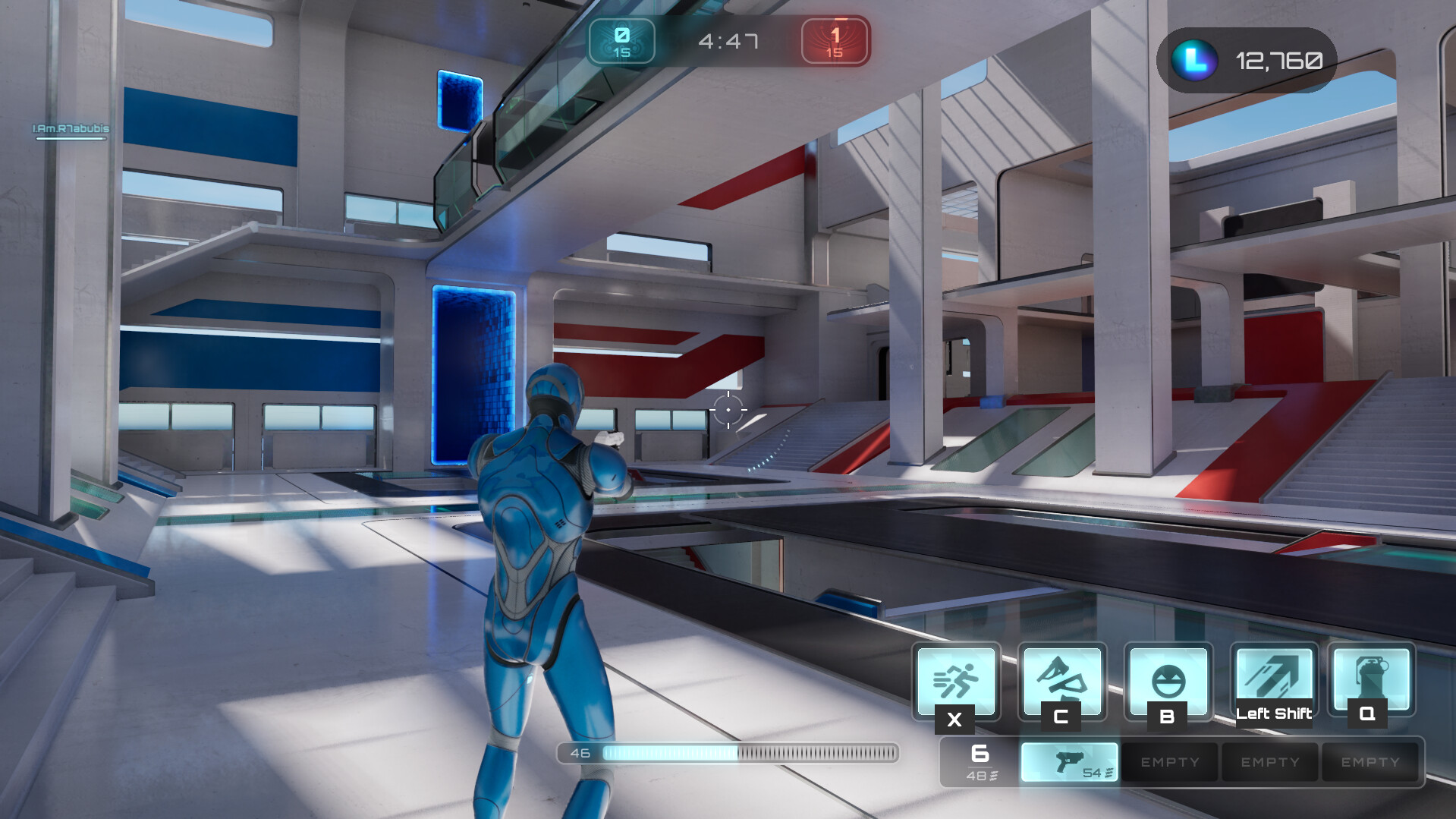Open the third EMPTY weapon slot
Image resolution: width=1456 pixels, height=819 pixels.
(1370, 761)
